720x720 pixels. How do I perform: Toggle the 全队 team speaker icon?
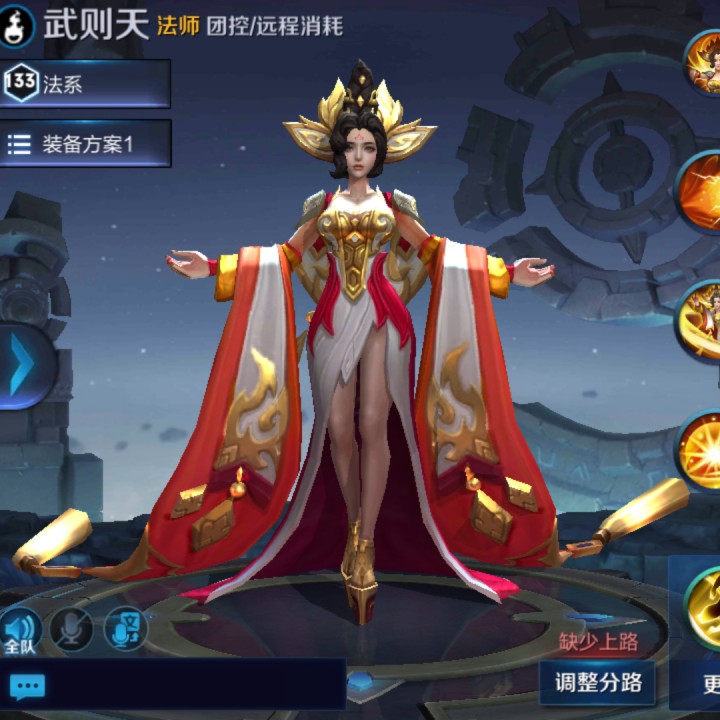coord(20,631)
